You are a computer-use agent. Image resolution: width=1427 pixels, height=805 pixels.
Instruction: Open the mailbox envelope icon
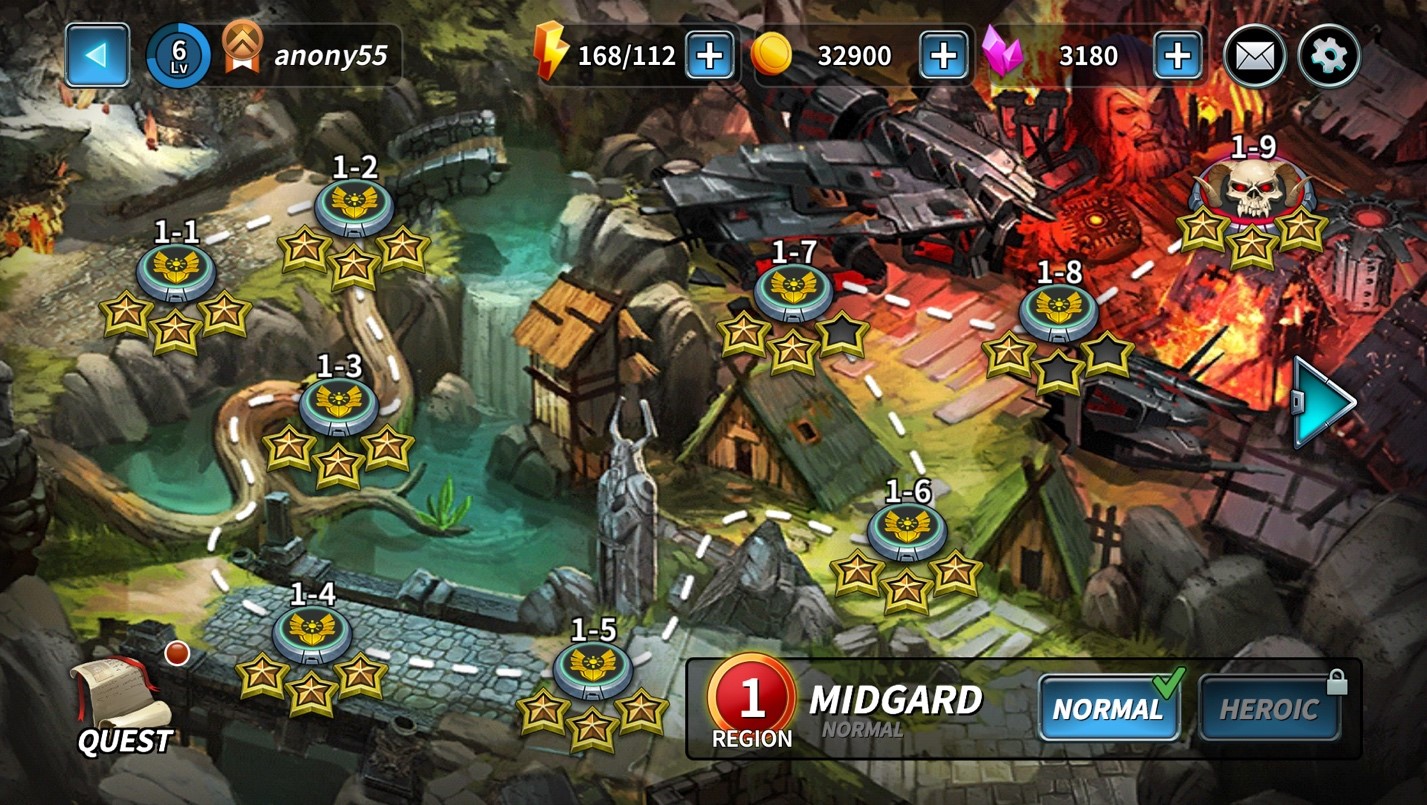(x=1254, y=56)
